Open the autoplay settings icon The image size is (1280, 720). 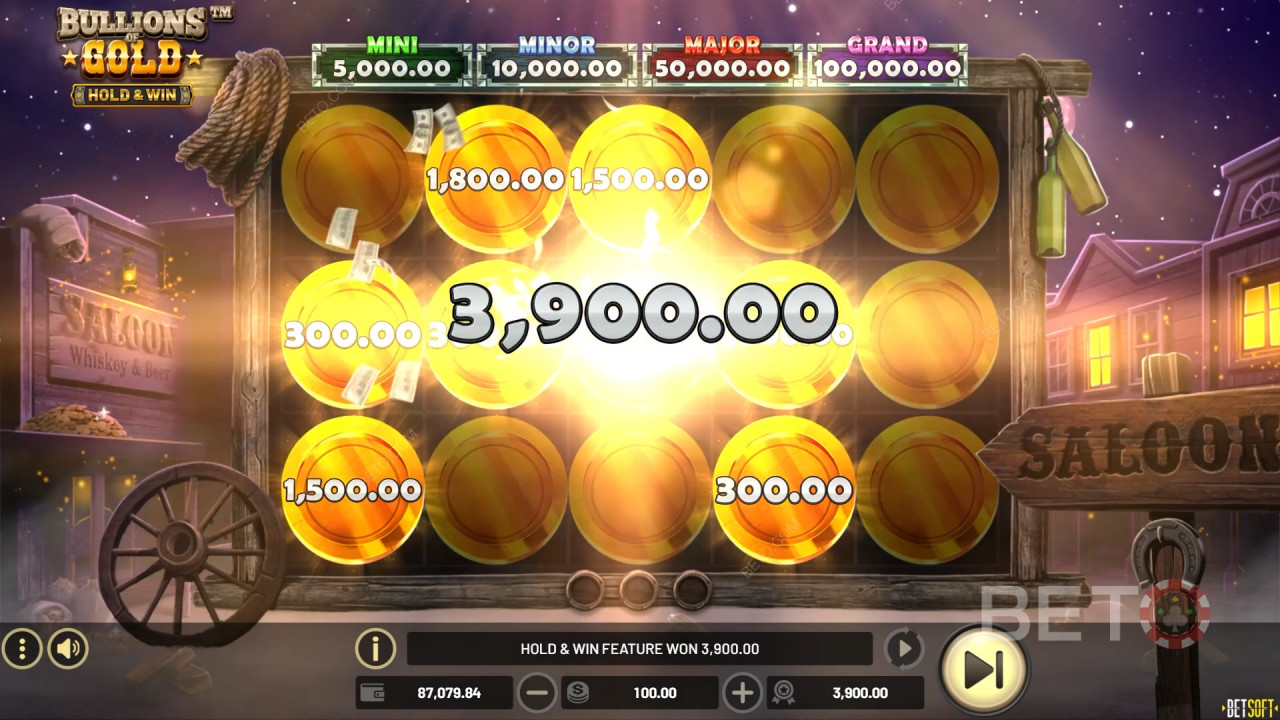[x=903, y=649]
